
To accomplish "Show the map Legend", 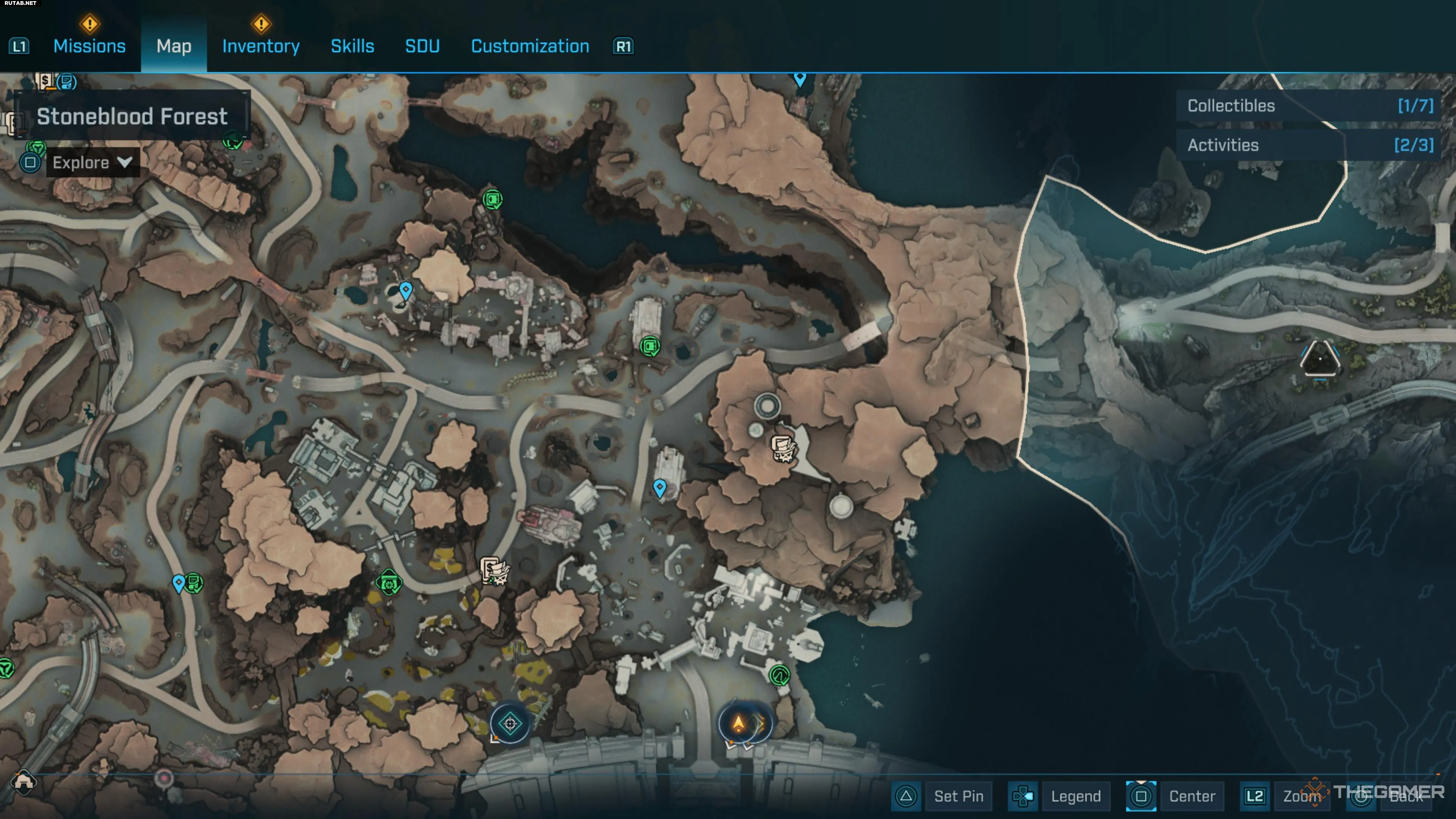I will pos(1075,796).
